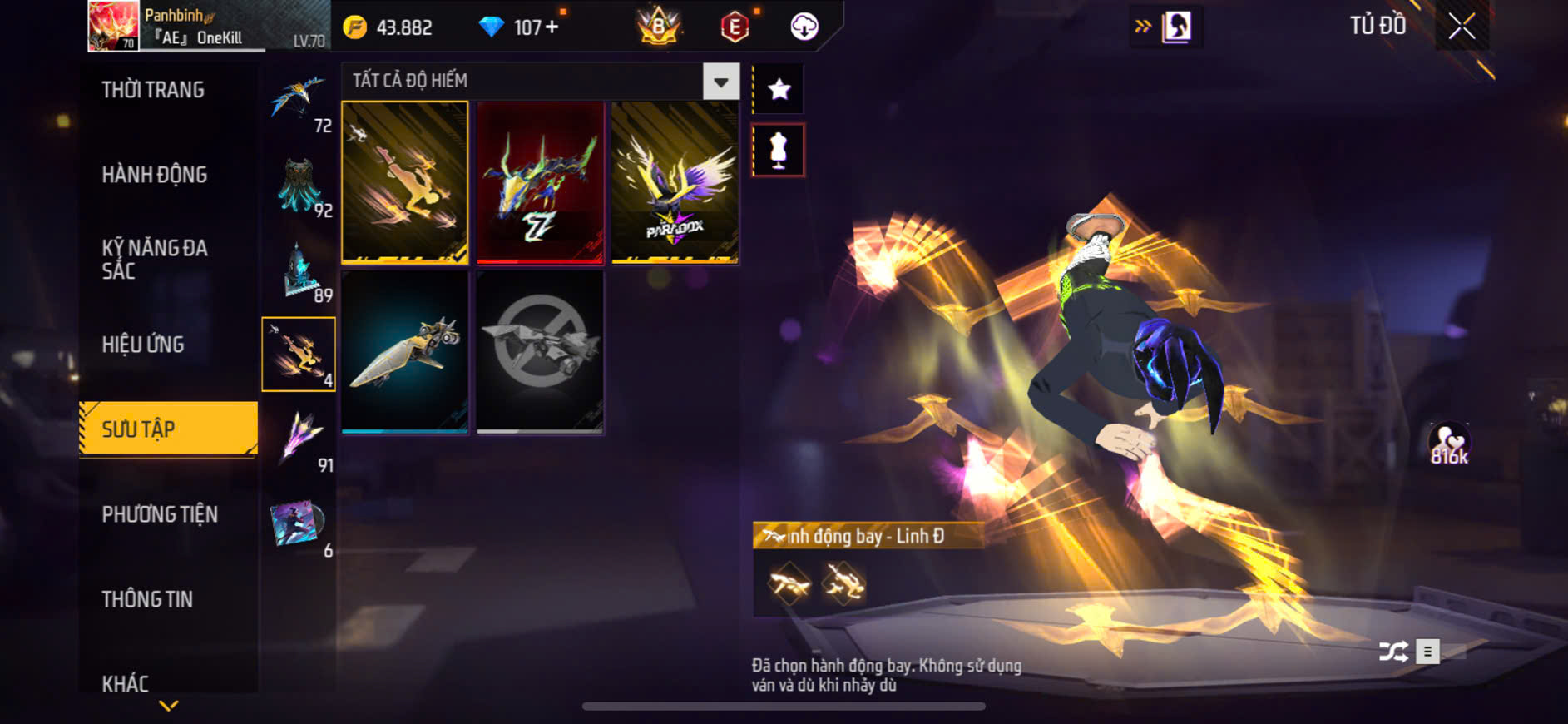Viewport: 1568px width, 724px height.
Task: Open the parachute subcategory with count 72
Action: (x=299, y=103)
